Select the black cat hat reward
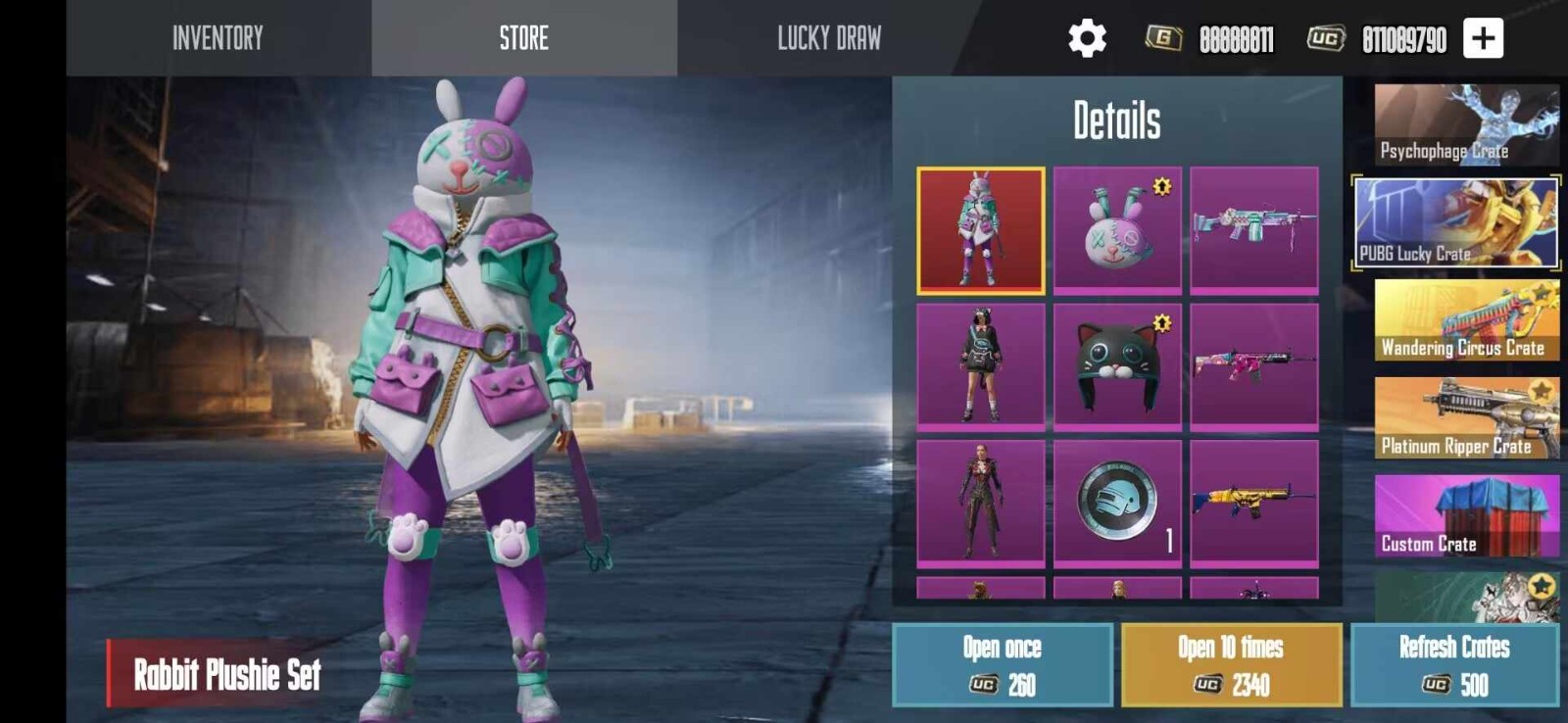Viewport: 1568px width, 723px height. click(1117, 366)
